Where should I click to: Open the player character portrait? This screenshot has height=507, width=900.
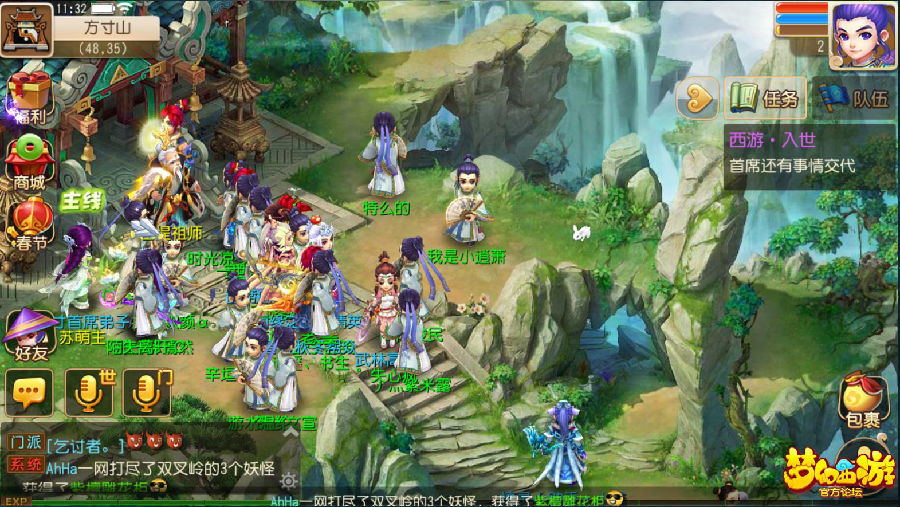861,35
